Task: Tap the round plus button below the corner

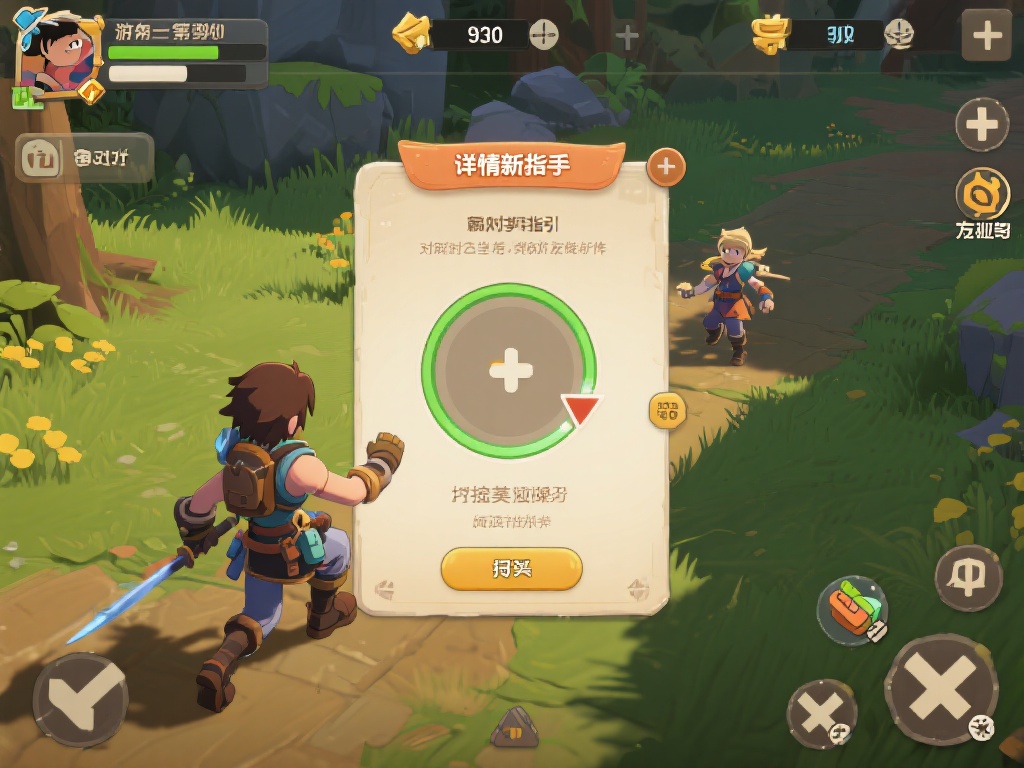Action: tap(982, 125)
